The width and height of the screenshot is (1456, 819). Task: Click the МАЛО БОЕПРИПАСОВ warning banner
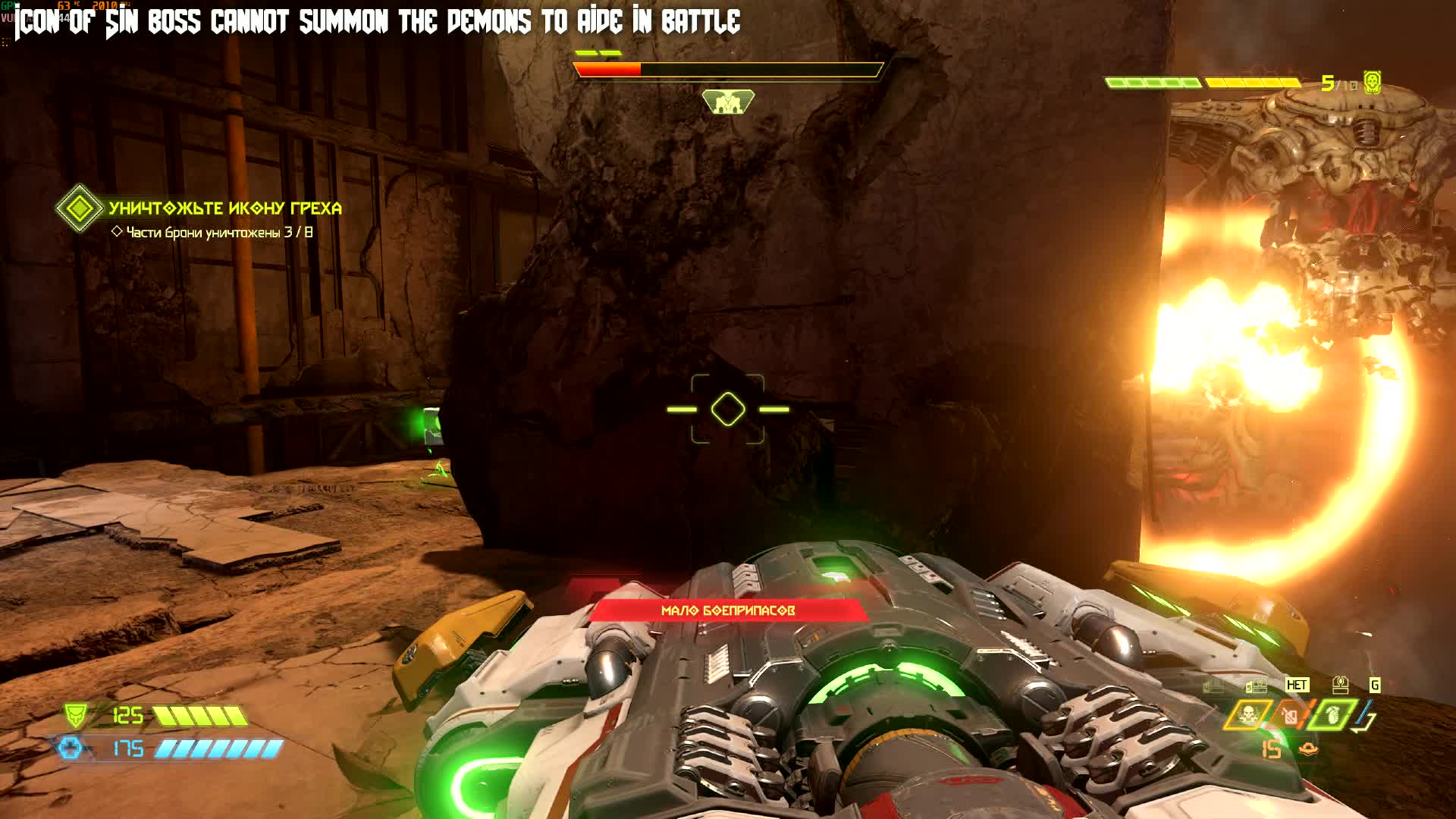(x=726, y=609)
